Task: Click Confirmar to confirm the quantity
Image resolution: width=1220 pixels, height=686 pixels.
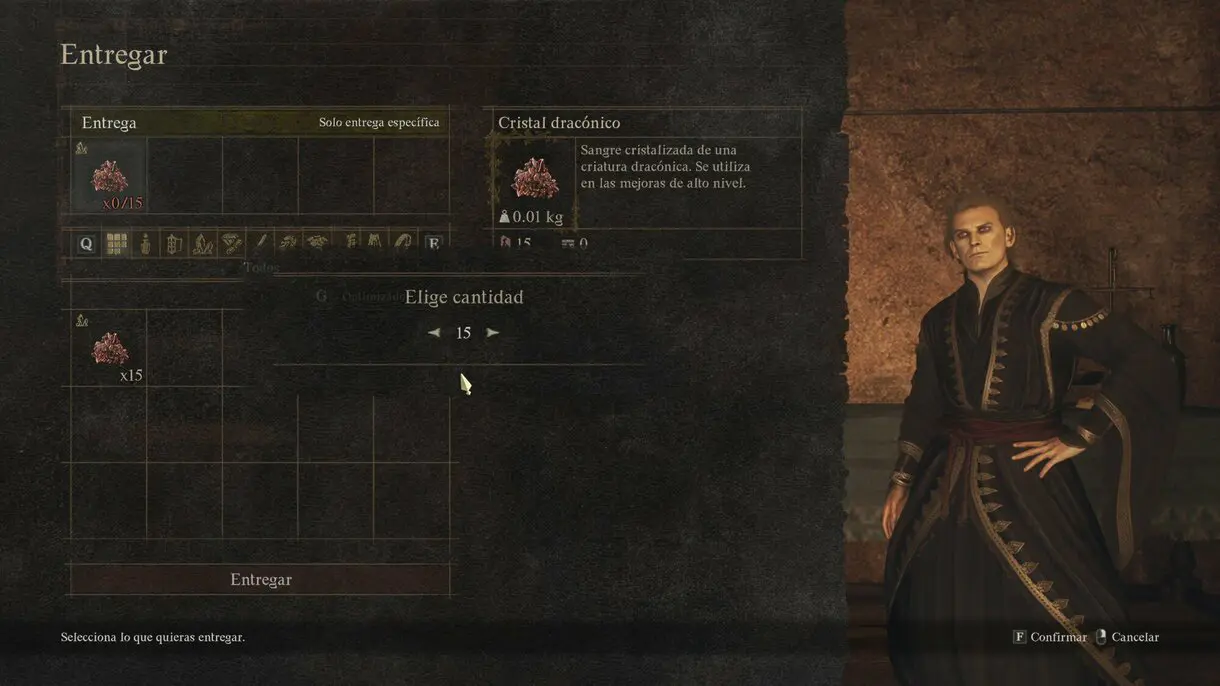Action: [1048, 637]
